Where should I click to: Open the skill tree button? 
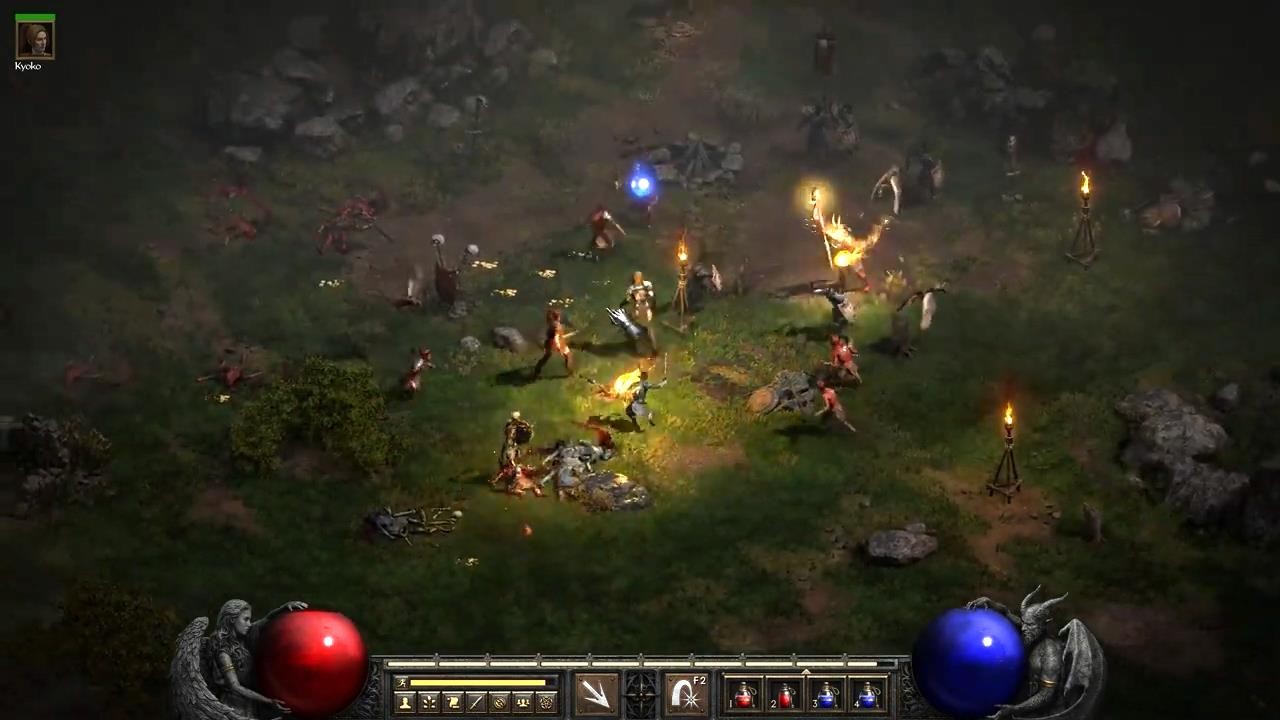(428, 702)
